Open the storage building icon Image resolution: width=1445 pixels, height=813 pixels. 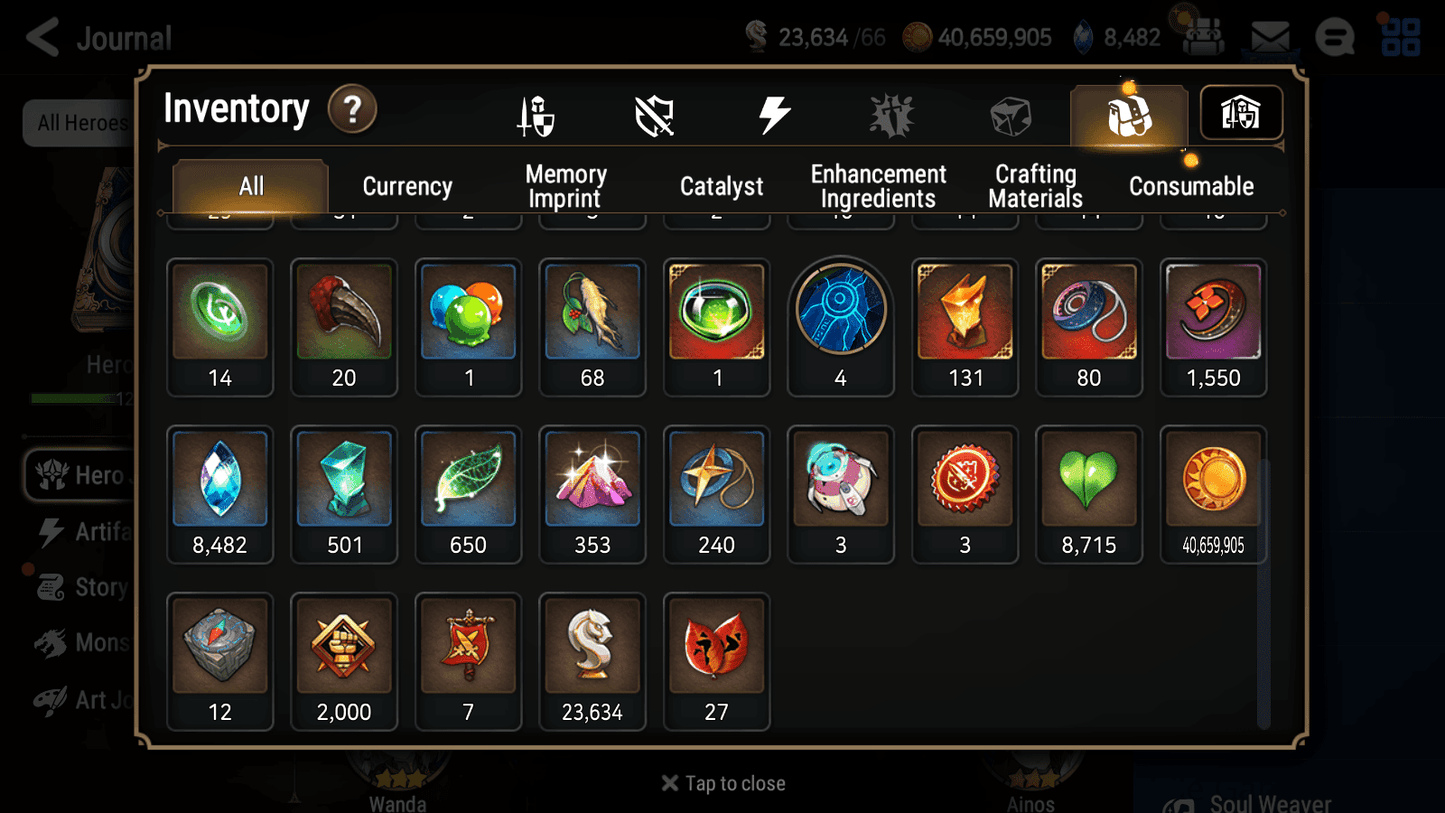click(1240, 113)
